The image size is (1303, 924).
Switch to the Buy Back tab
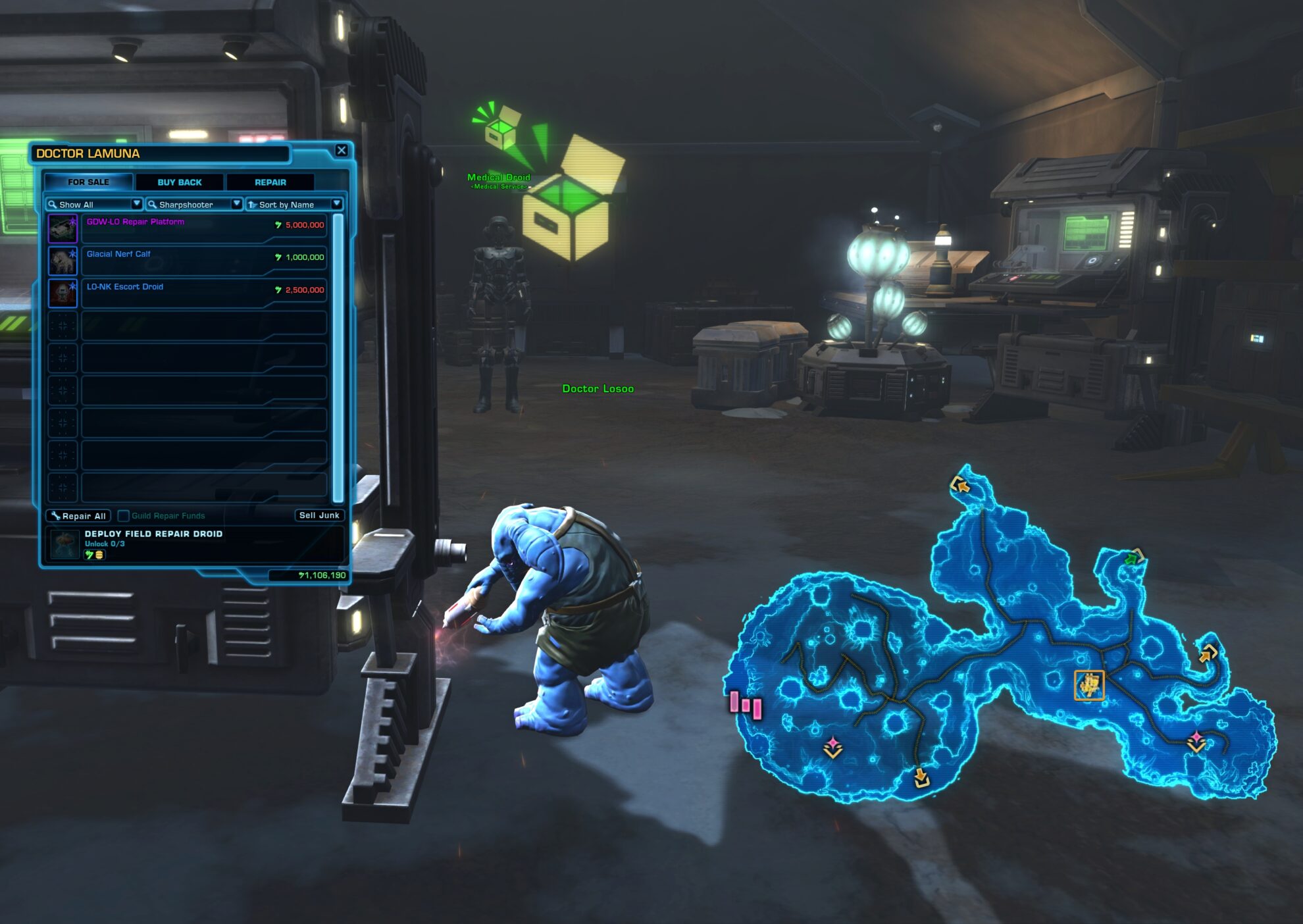pos(179,182)
